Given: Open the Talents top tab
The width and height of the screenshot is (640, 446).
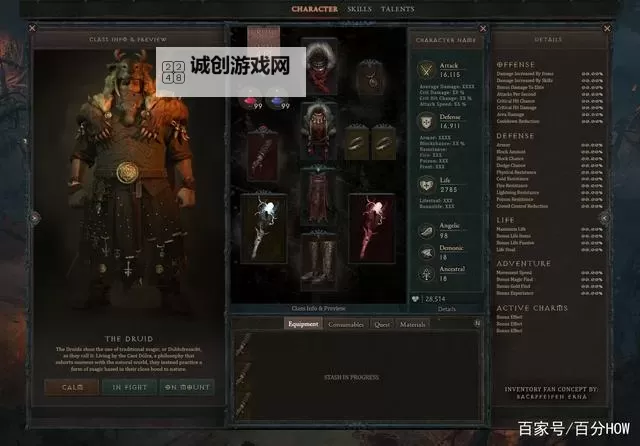Looking at the screenshot, I should click(397, 9).
